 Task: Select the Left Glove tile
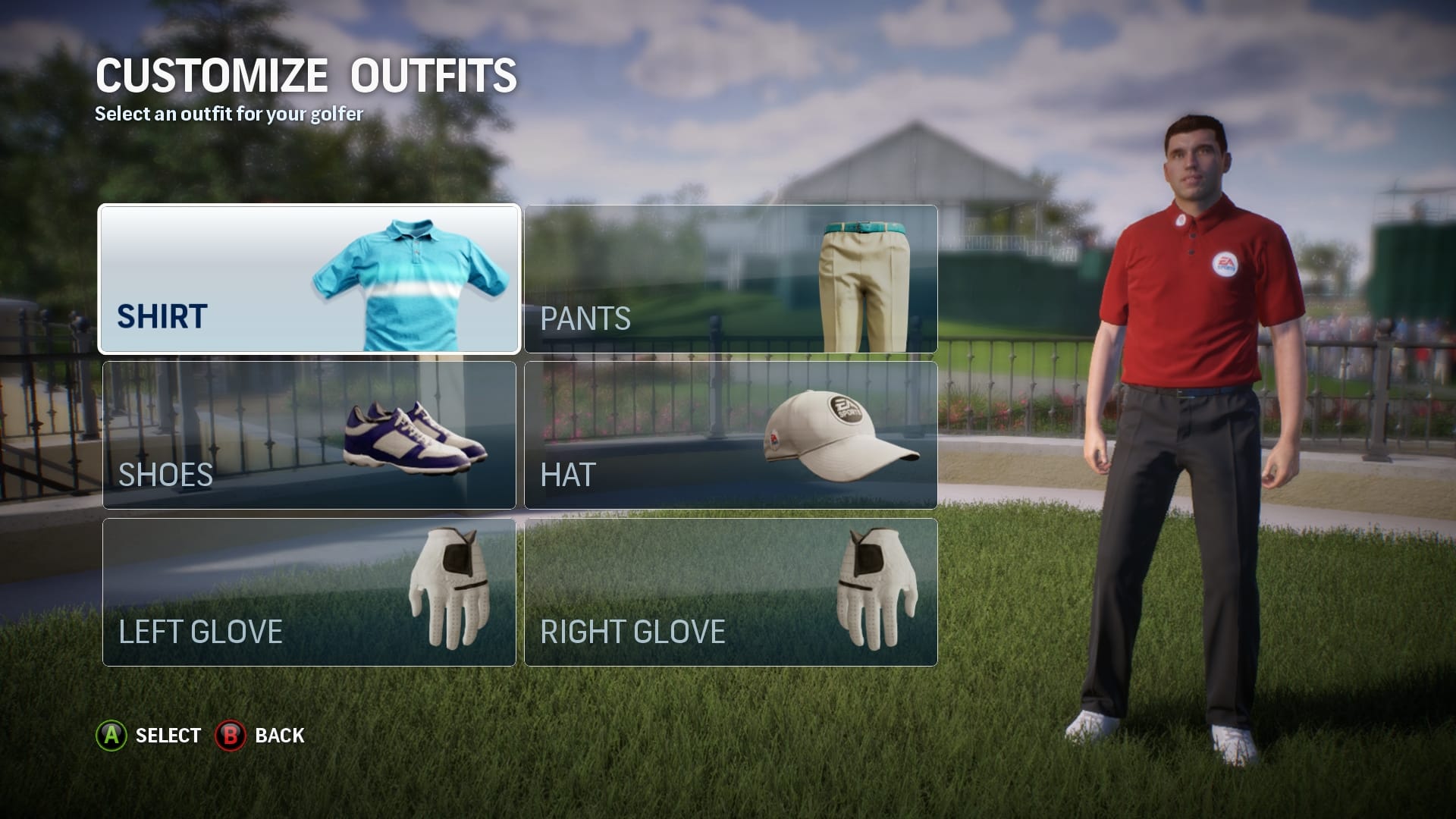click(309, 592)
